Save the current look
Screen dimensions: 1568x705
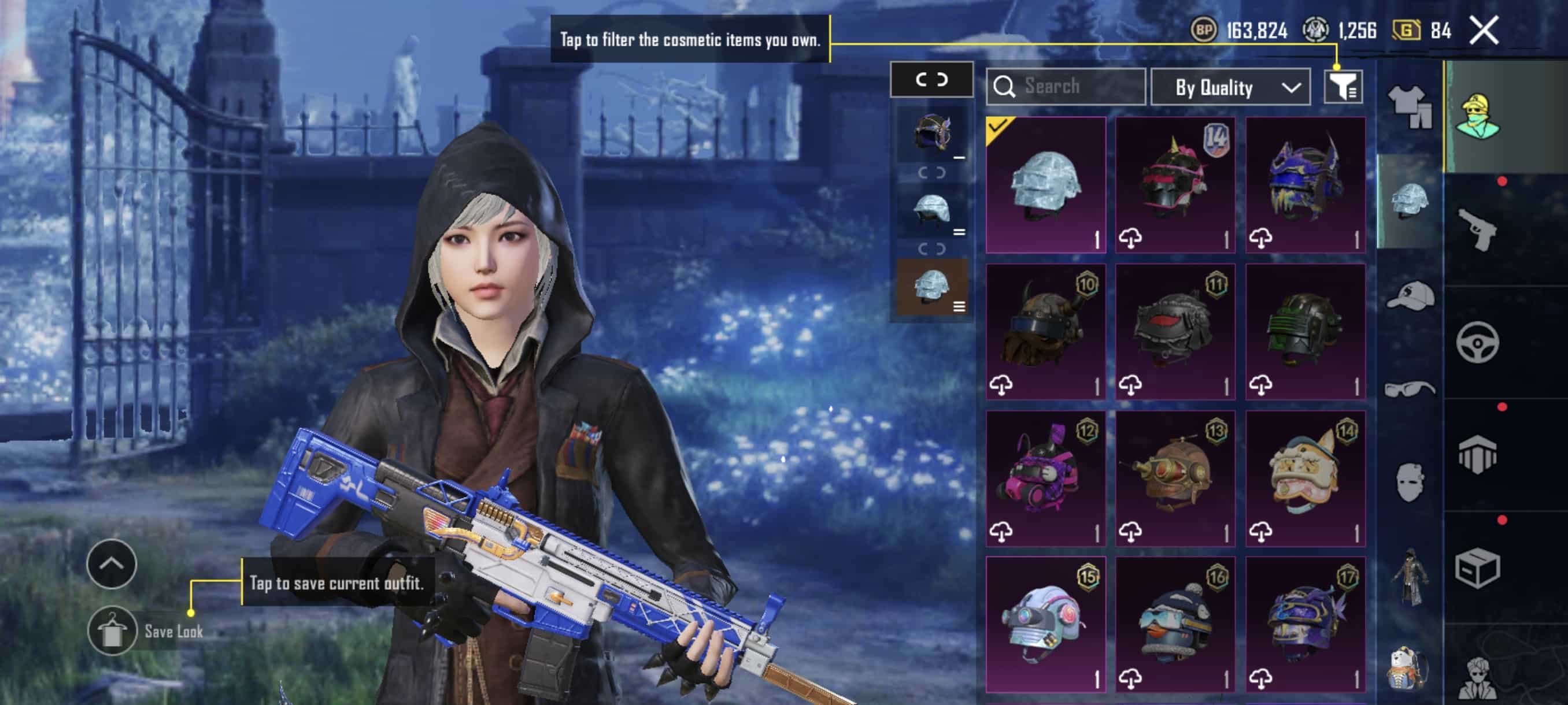click(x=113, y=631)
